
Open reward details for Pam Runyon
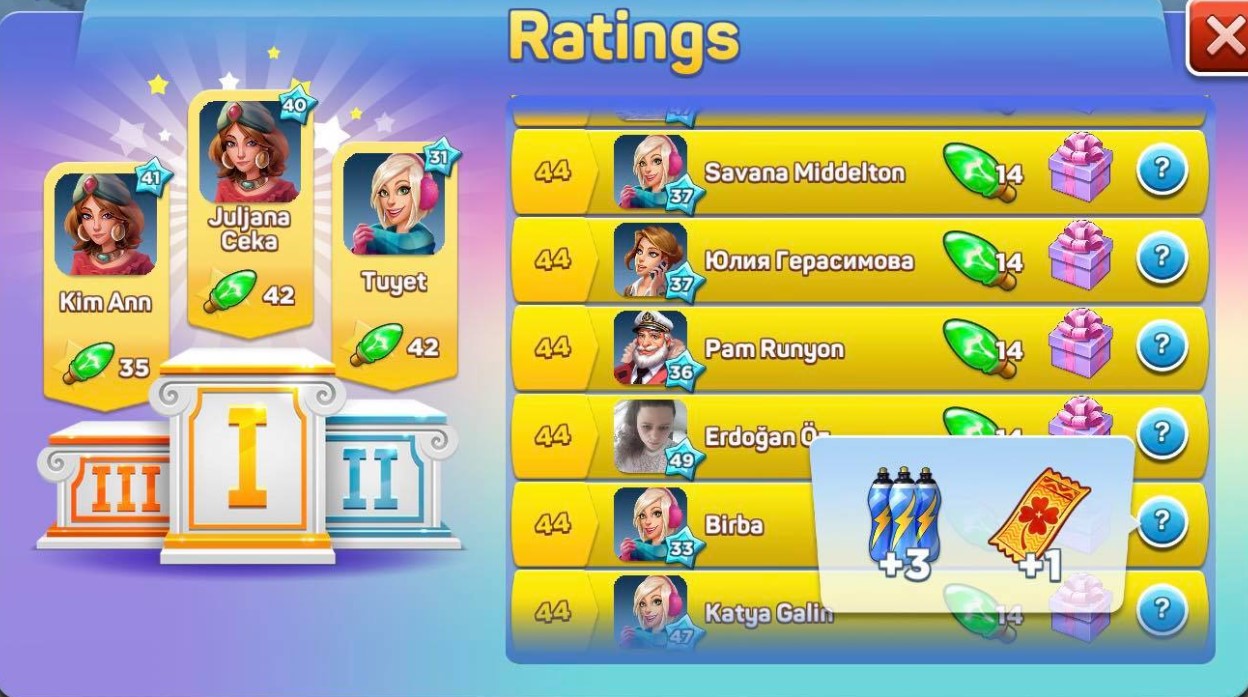(x=1161, y=347)
